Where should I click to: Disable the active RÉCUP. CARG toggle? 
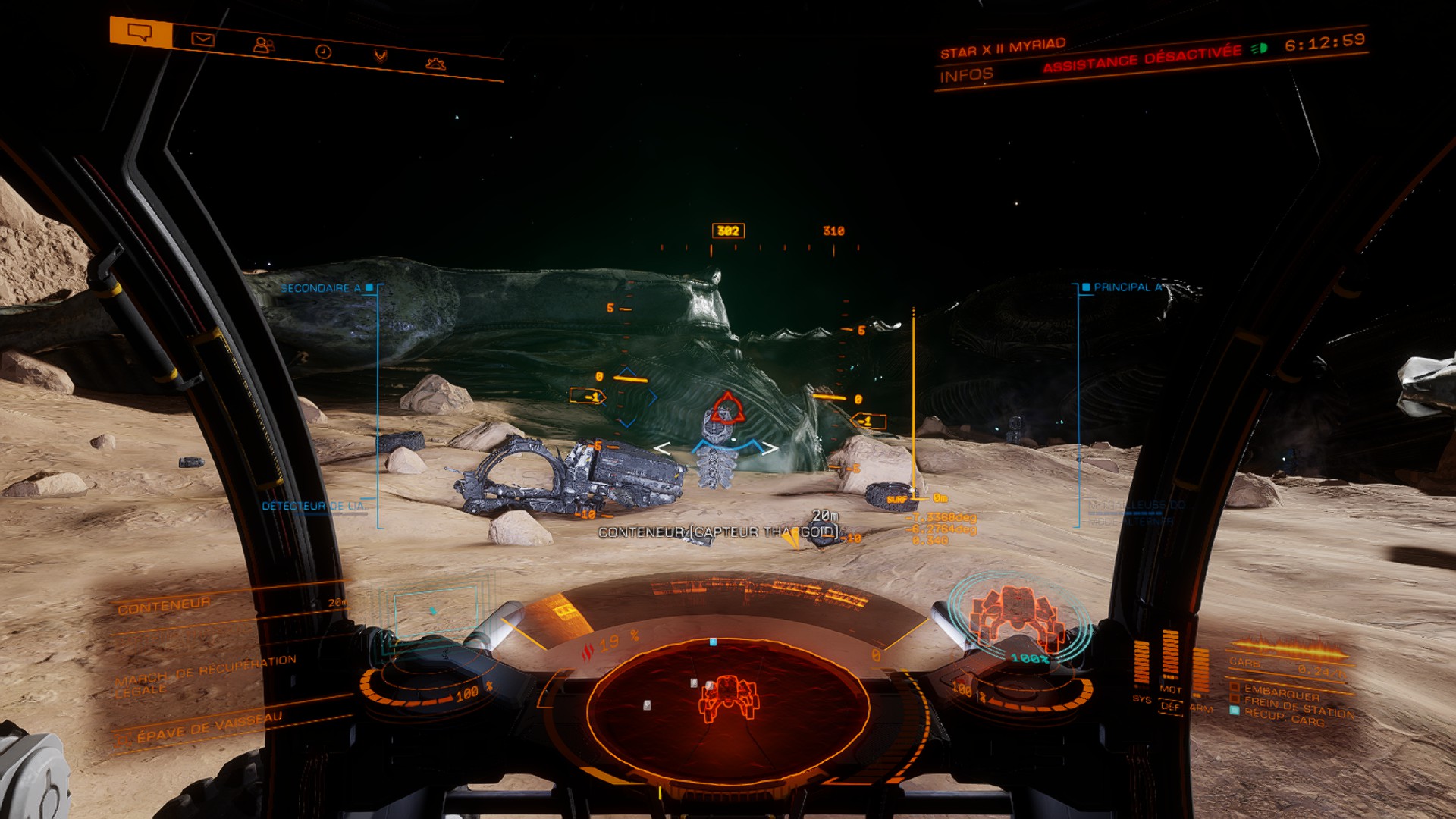(1234, 710)
